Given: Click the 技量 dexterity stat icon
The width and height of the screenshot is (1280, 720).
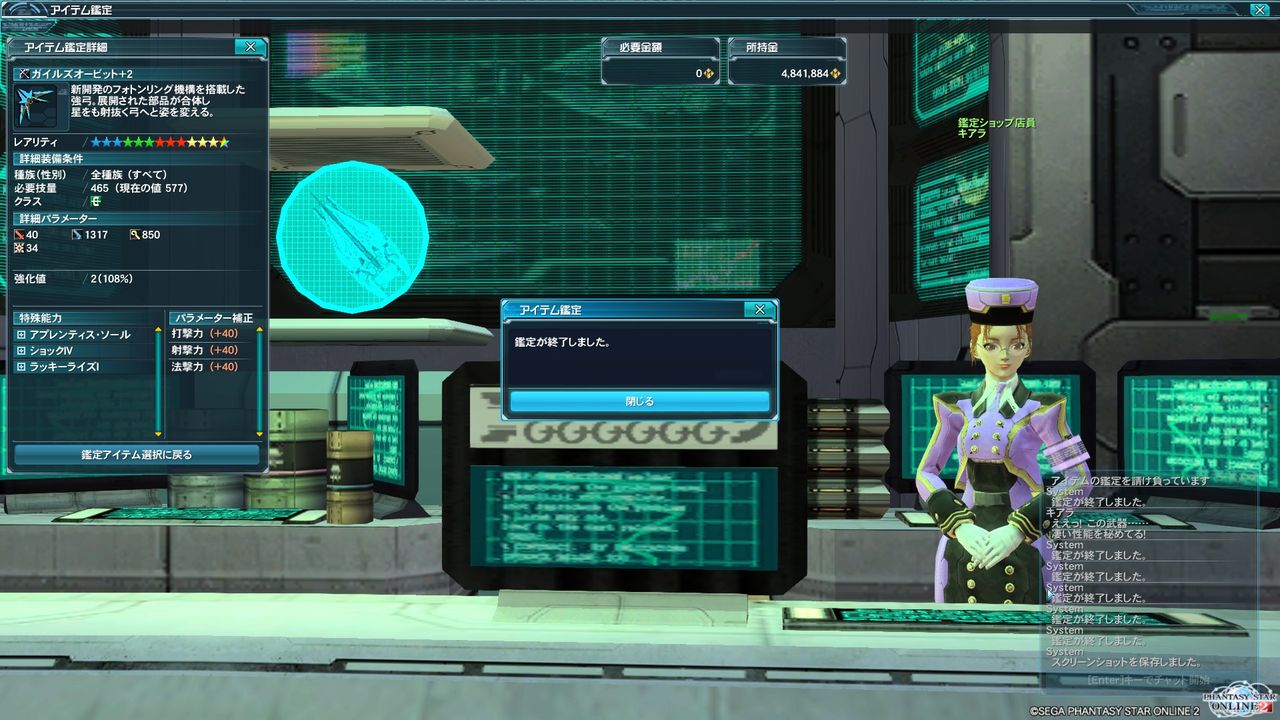Looking at the screenshot, I should coord(18,246).
